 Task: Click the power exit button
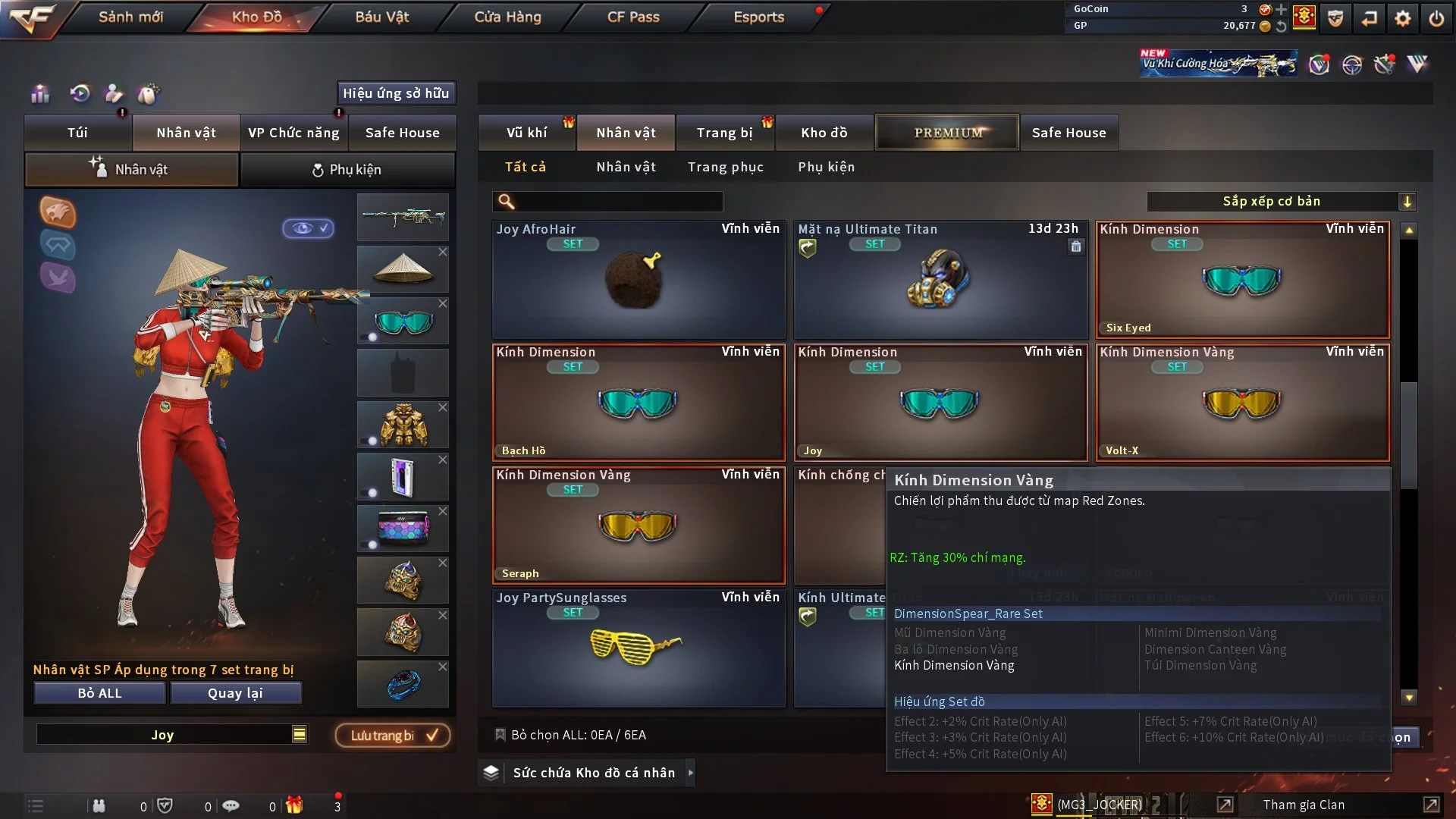pyautogui.click(x=1436, y=18)
